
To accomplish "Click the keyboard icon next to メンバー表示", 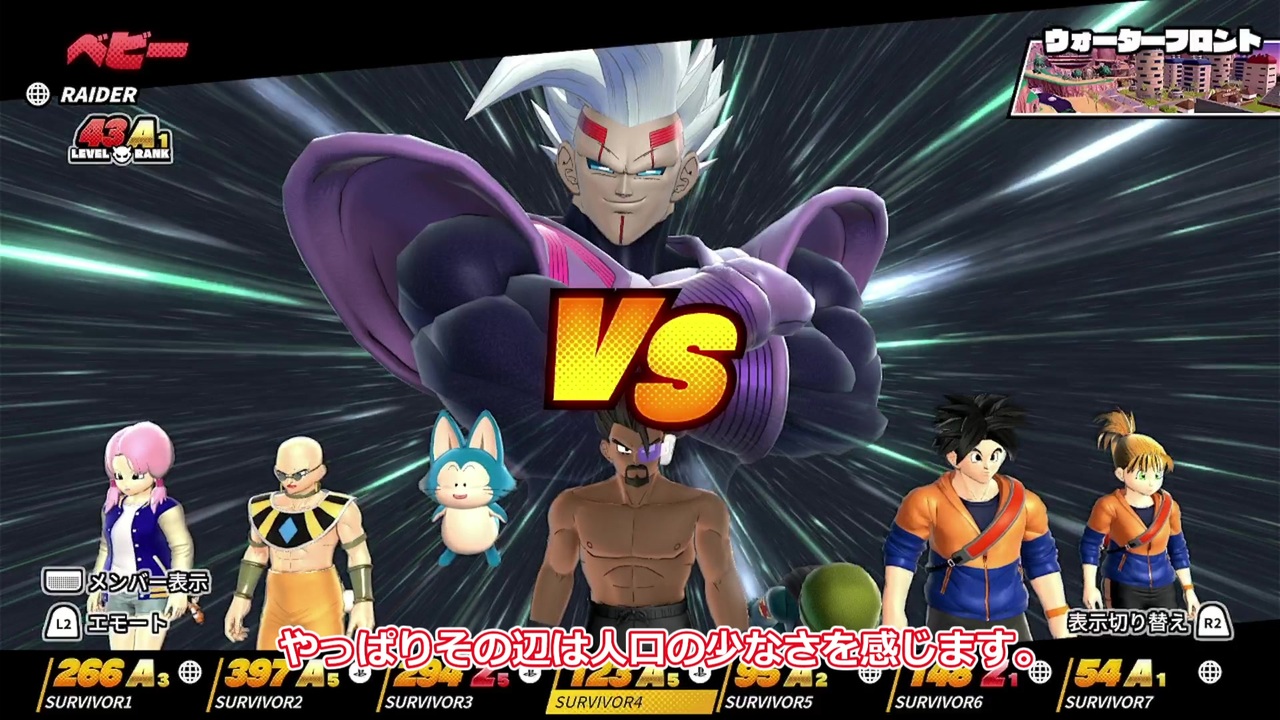I will pos(63,580).
